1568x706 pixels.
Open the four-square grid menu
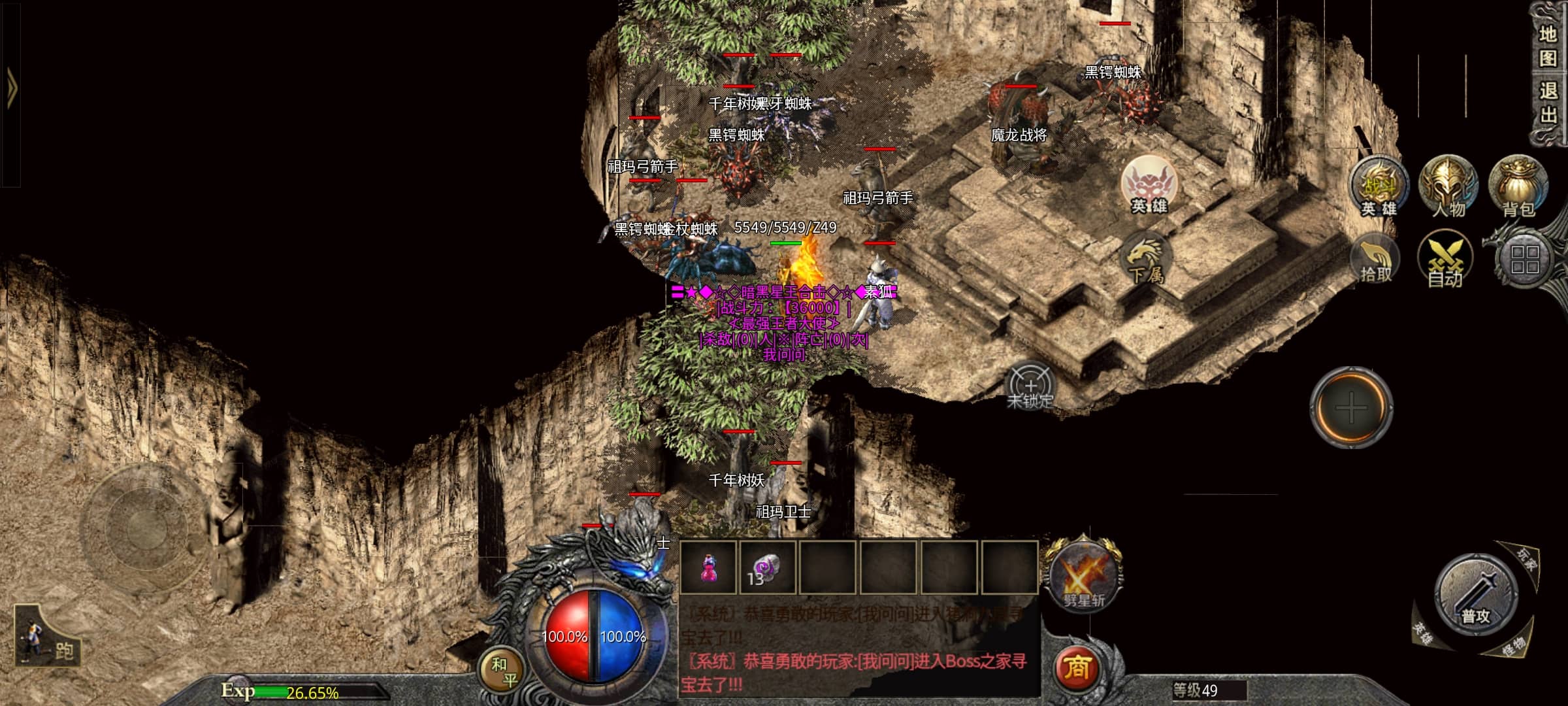pos(1525,259)
